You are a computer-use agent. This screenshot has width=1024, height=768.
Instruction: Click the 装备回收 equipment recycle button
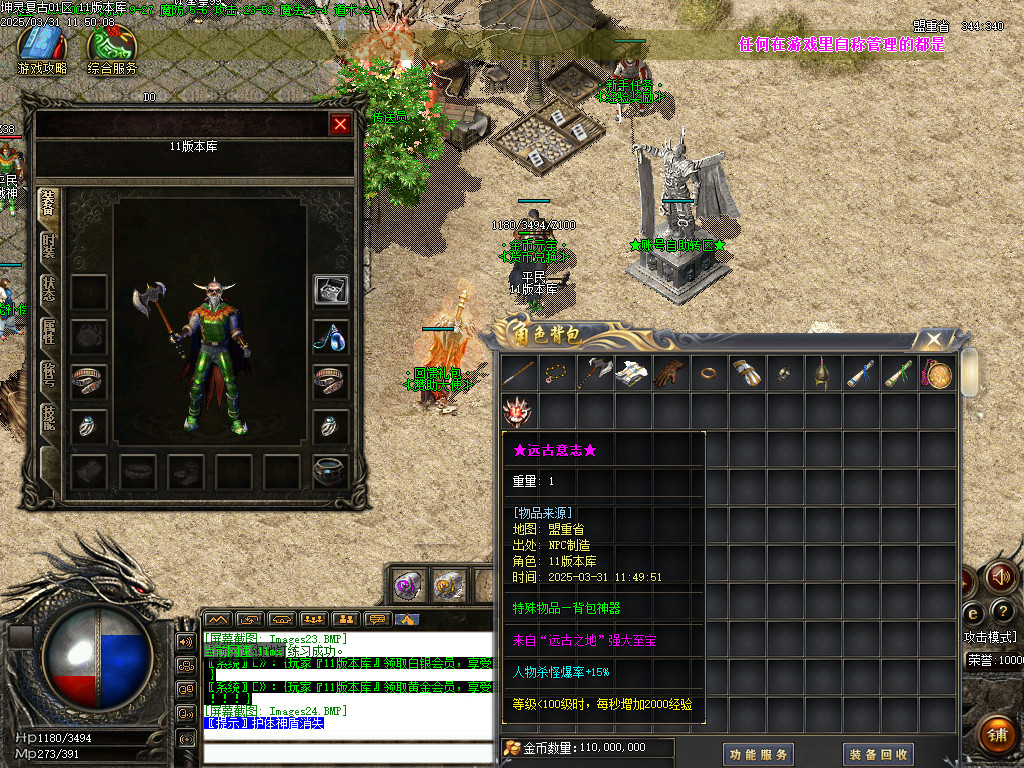coord(878,754)
